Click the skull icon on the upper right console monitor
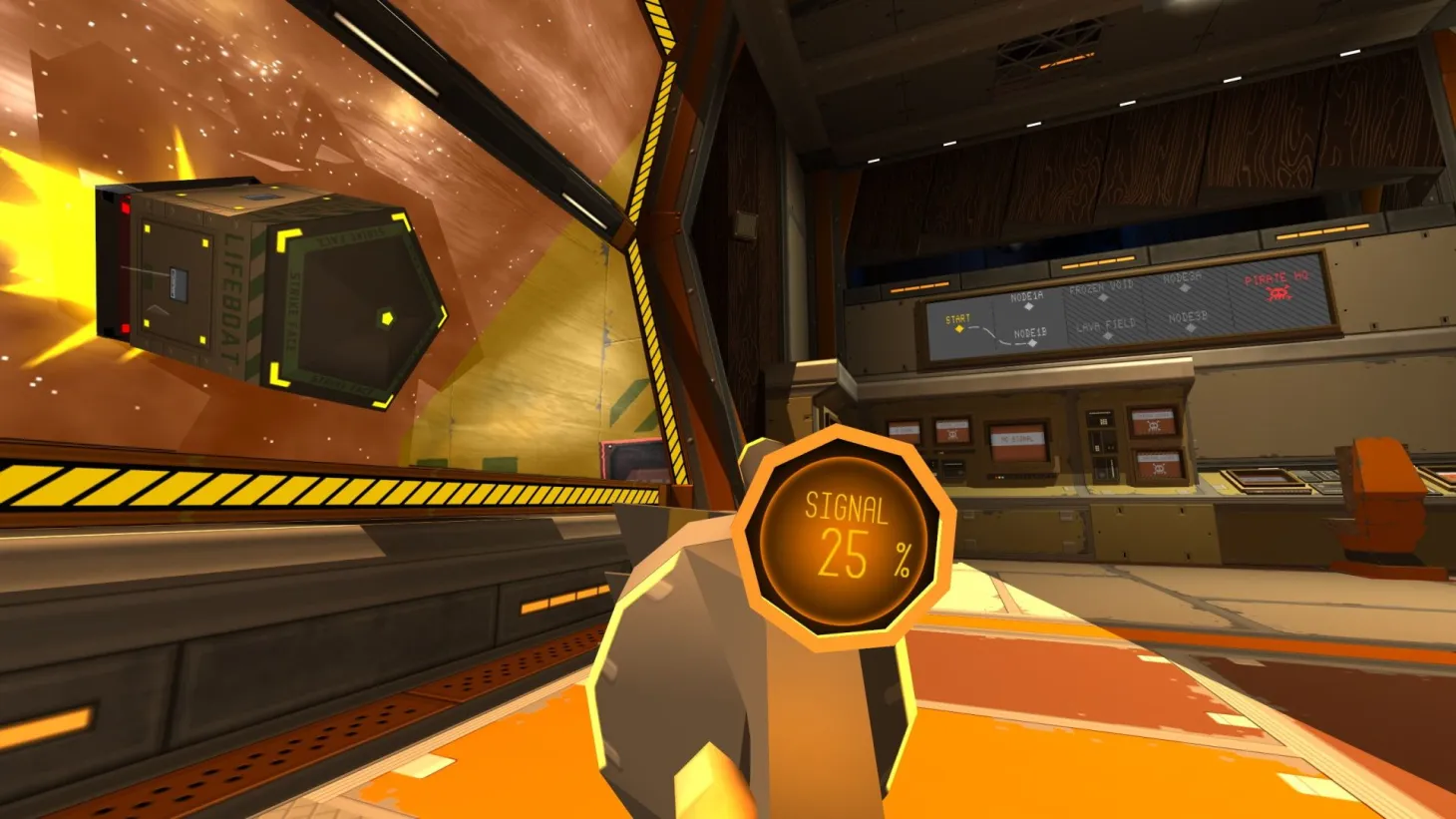 tap(1155, 426)
